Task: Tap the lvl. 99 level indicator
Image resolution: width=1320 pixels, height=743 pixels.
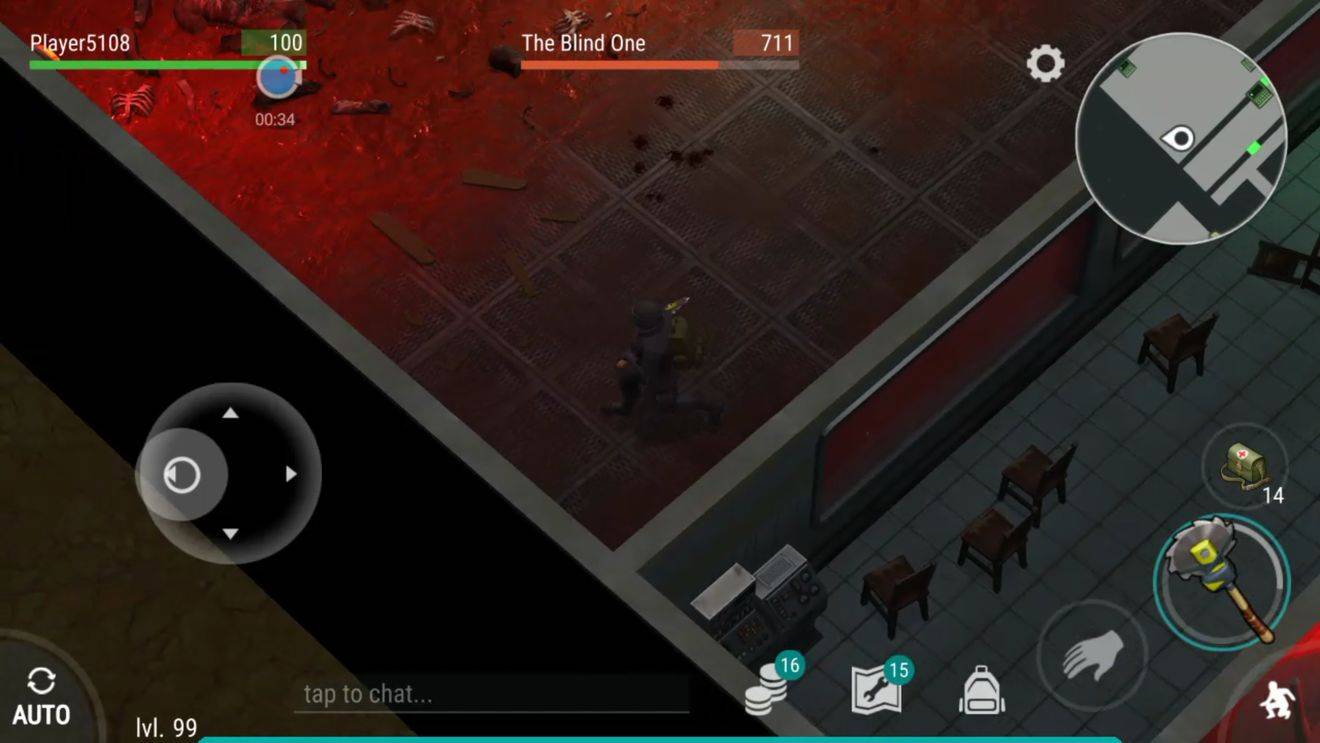Action: point(165,726)
